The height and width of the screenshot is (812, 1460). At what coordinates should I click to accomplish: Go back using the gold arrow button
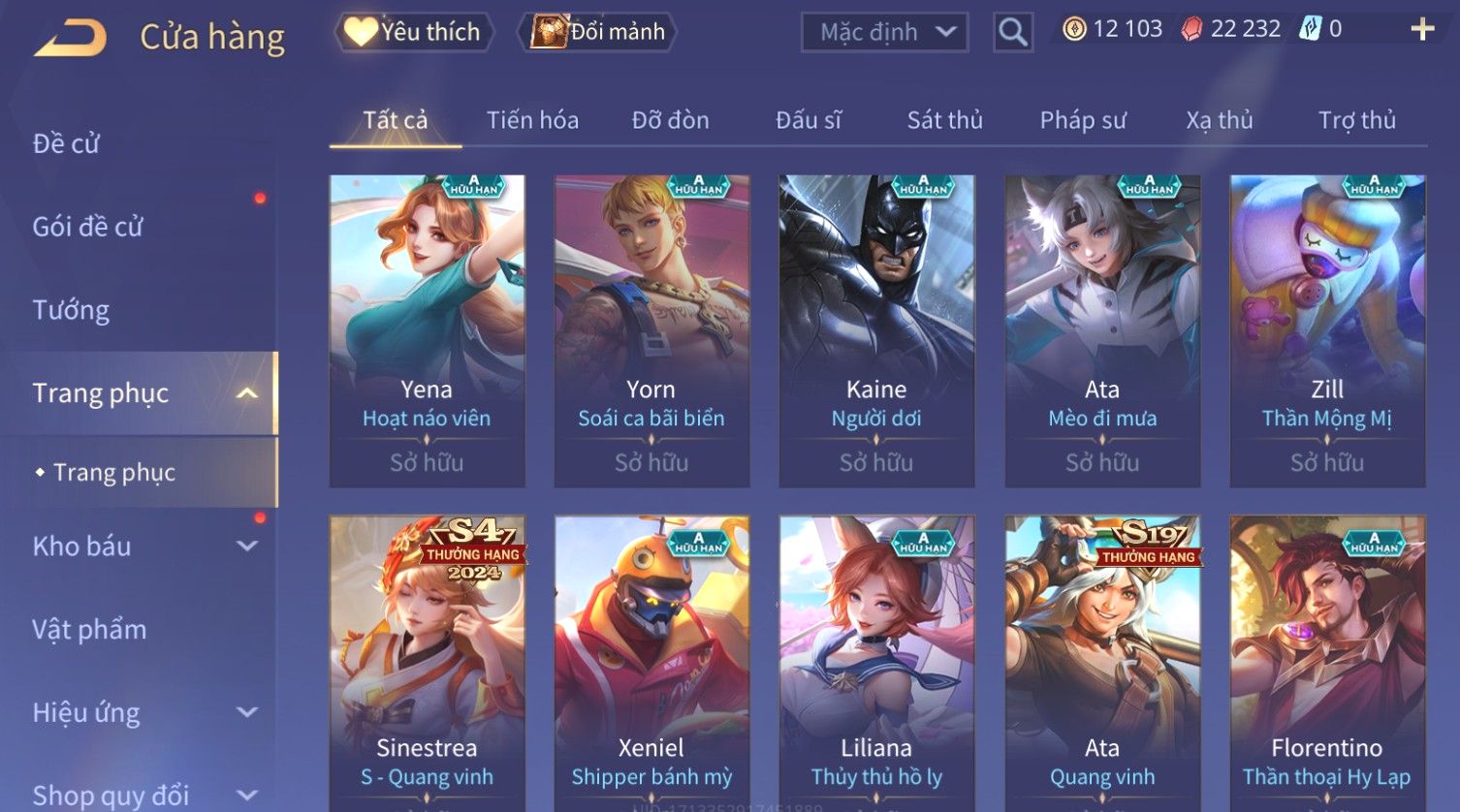71,38
